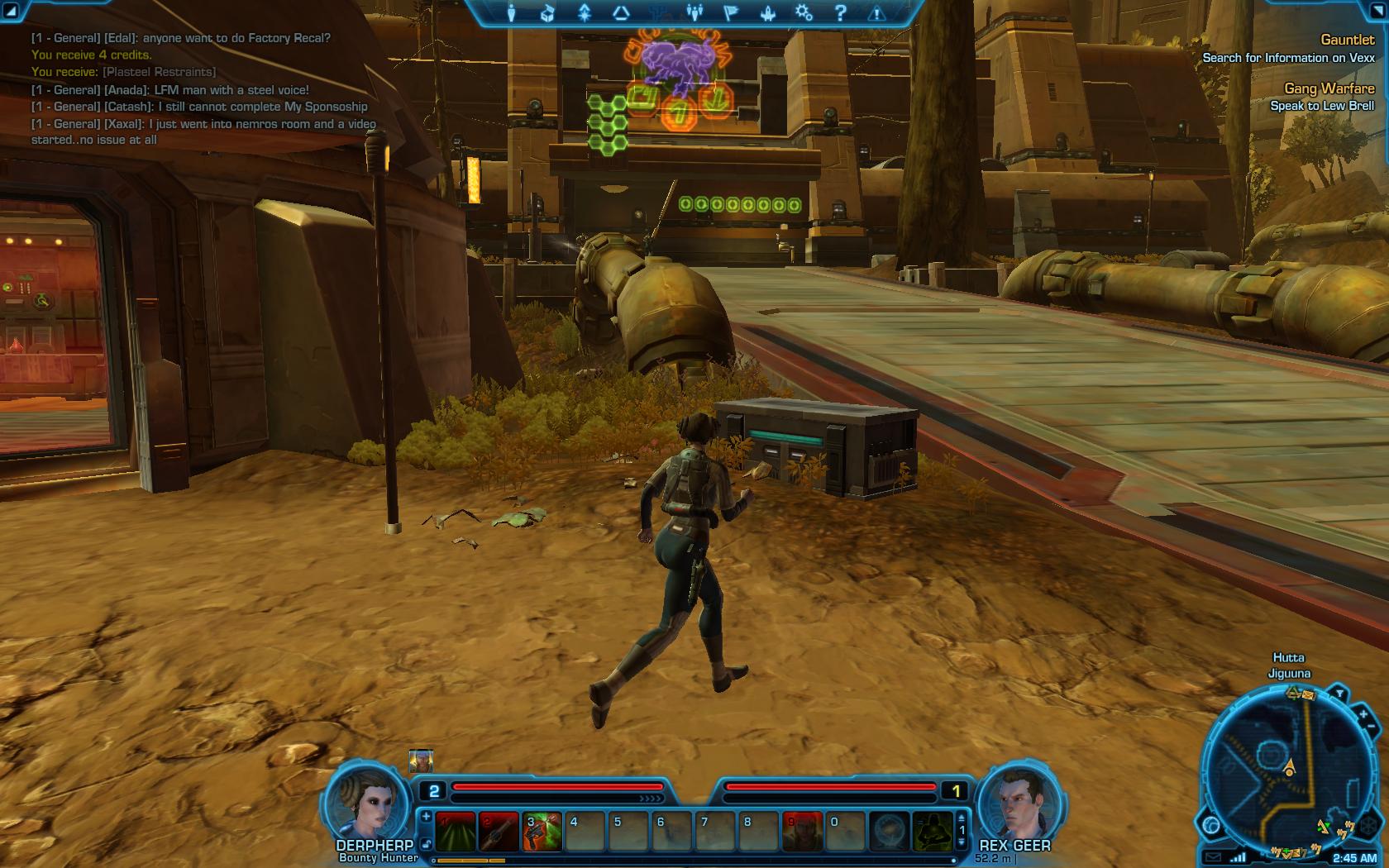
Task: Open the character sheet icon
Action: tap(511, 13)
